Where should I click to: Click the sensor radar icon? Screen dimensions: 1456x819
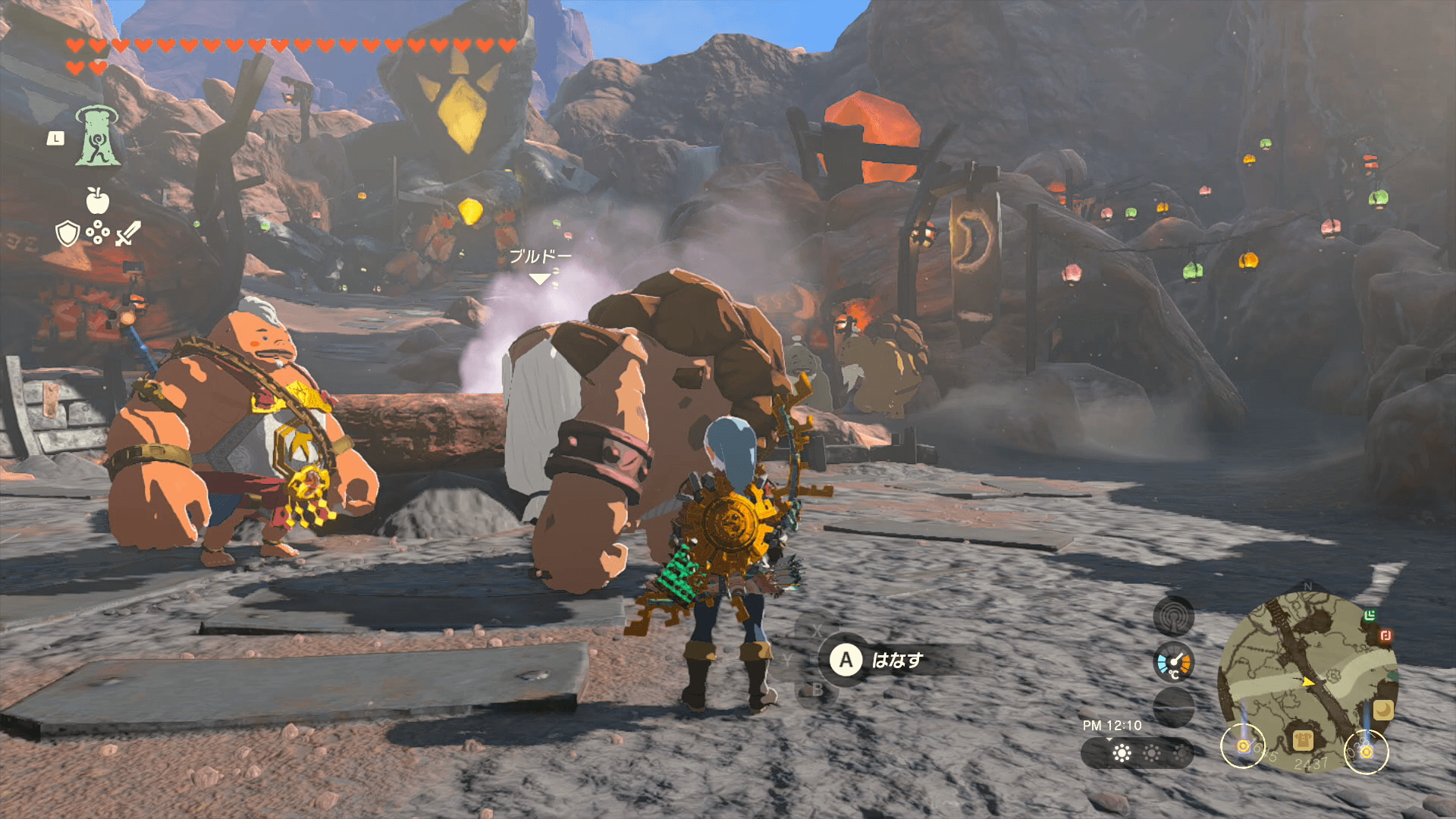pyautogui.click(x=1173, y=616)
